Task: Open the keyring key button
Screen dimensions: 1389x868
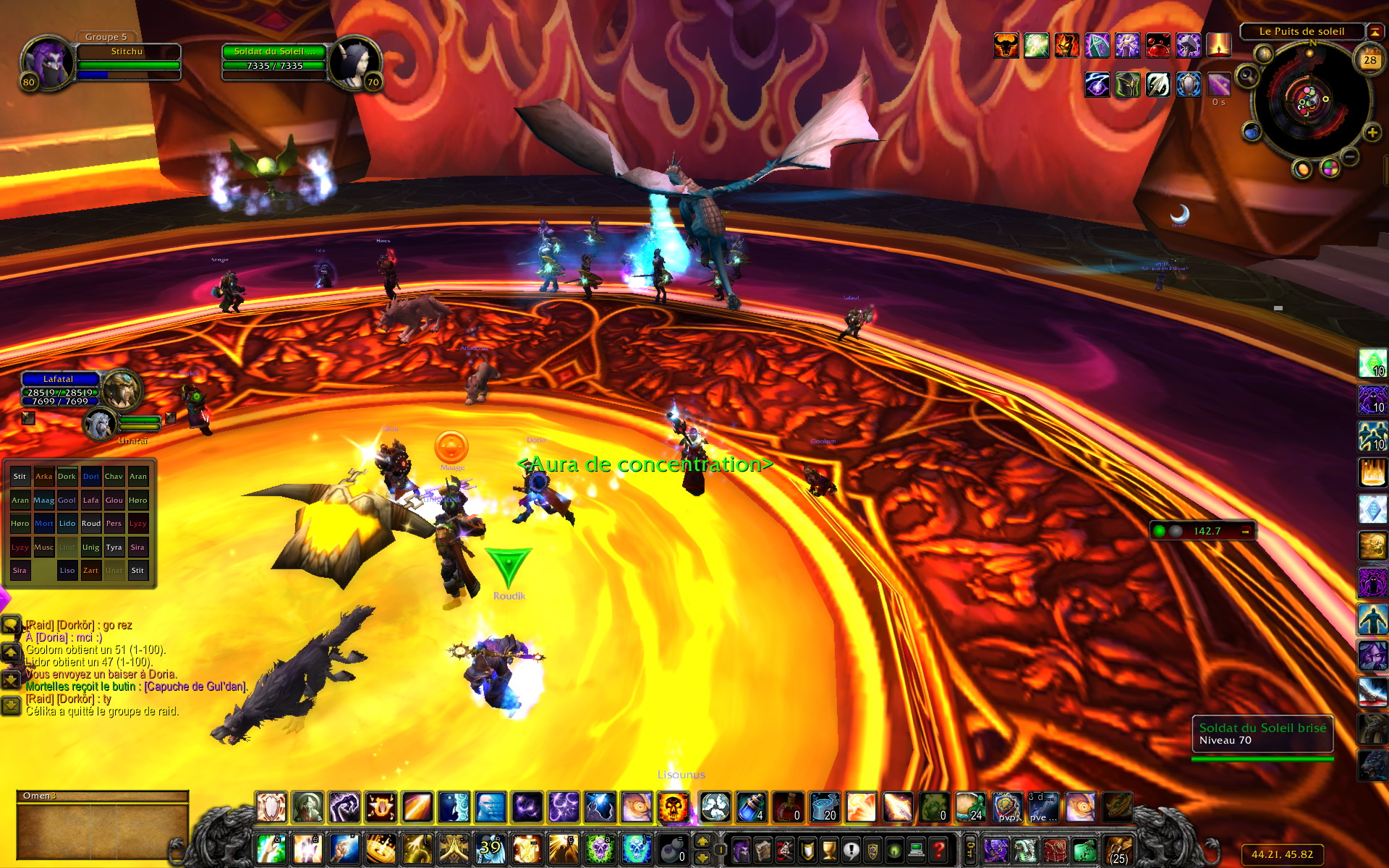Action: pyautogui.click(x=970, y=848)
